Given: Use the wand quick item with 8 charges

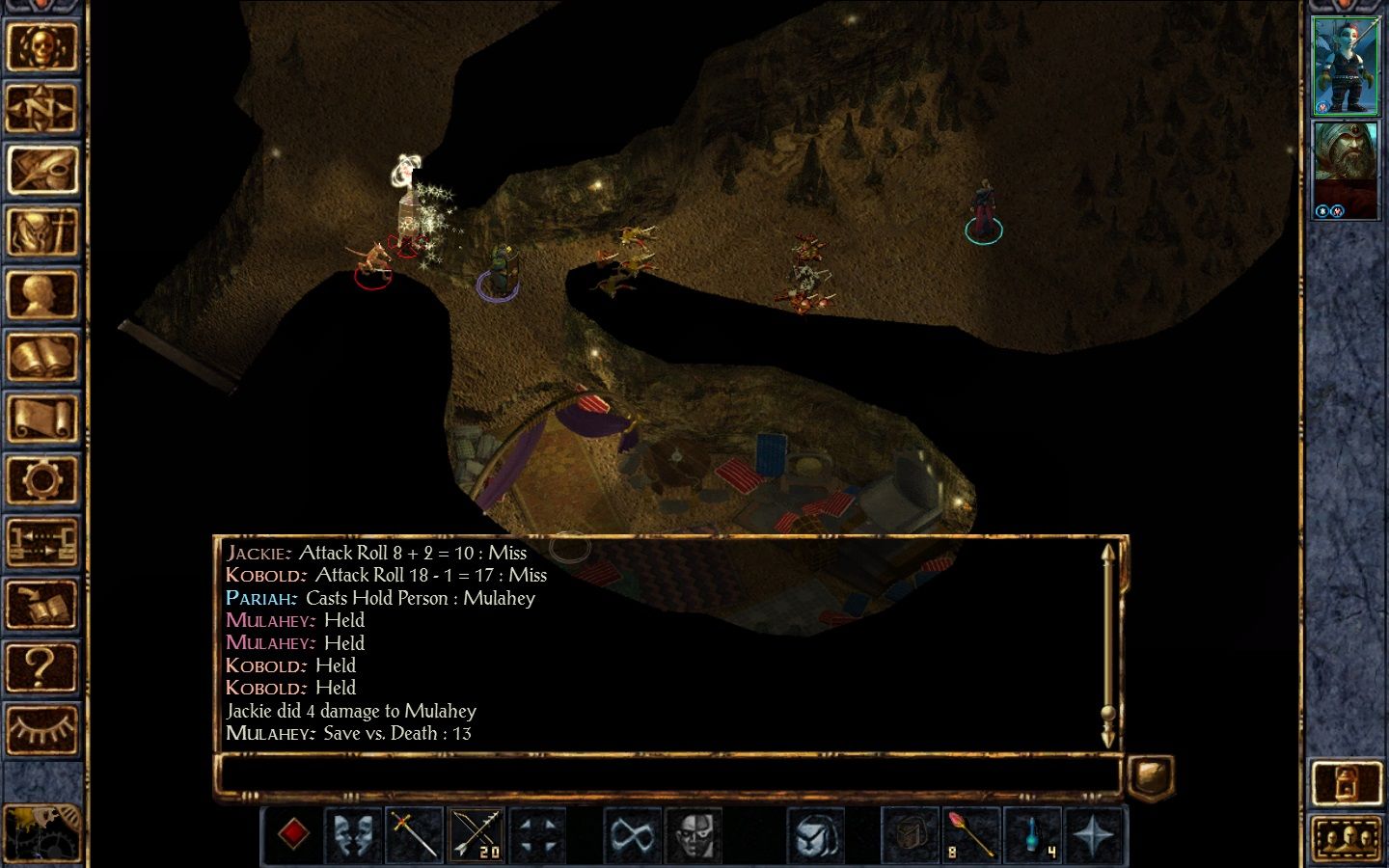Looking at the screenshot, I should click(x=970, y=834).
